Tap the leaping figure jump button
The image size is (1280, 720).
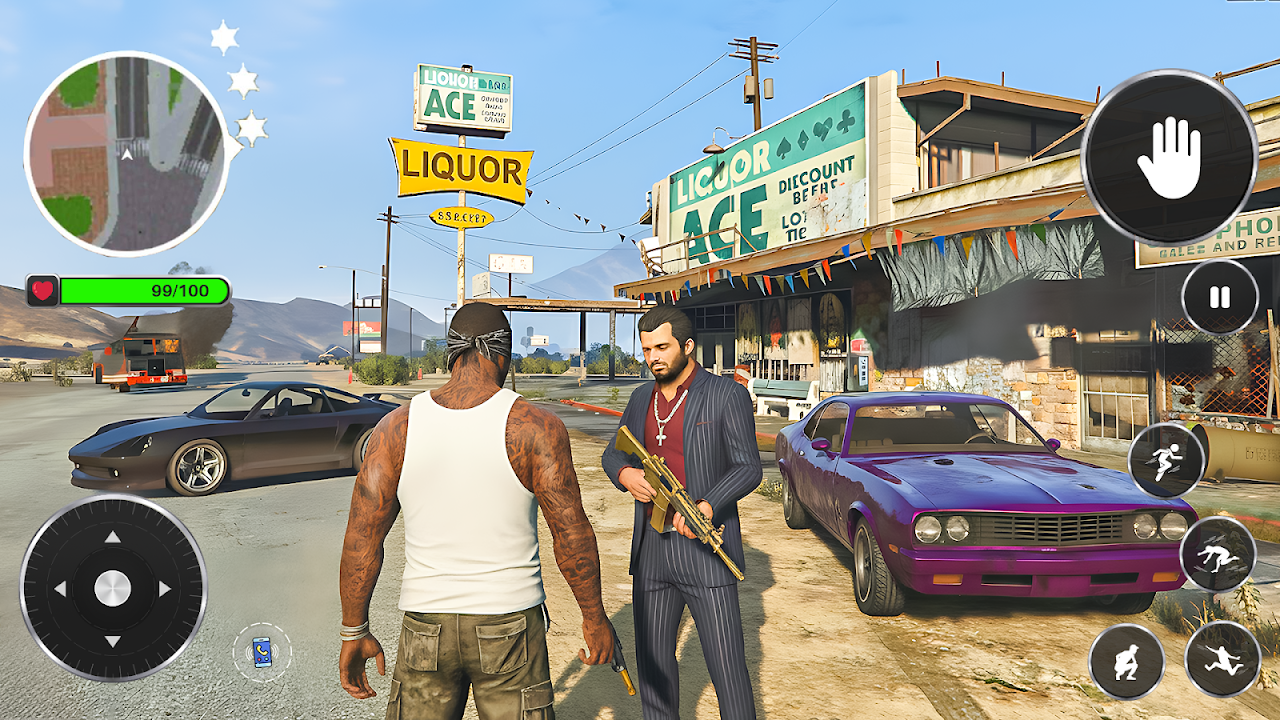tap(1222, 659)
